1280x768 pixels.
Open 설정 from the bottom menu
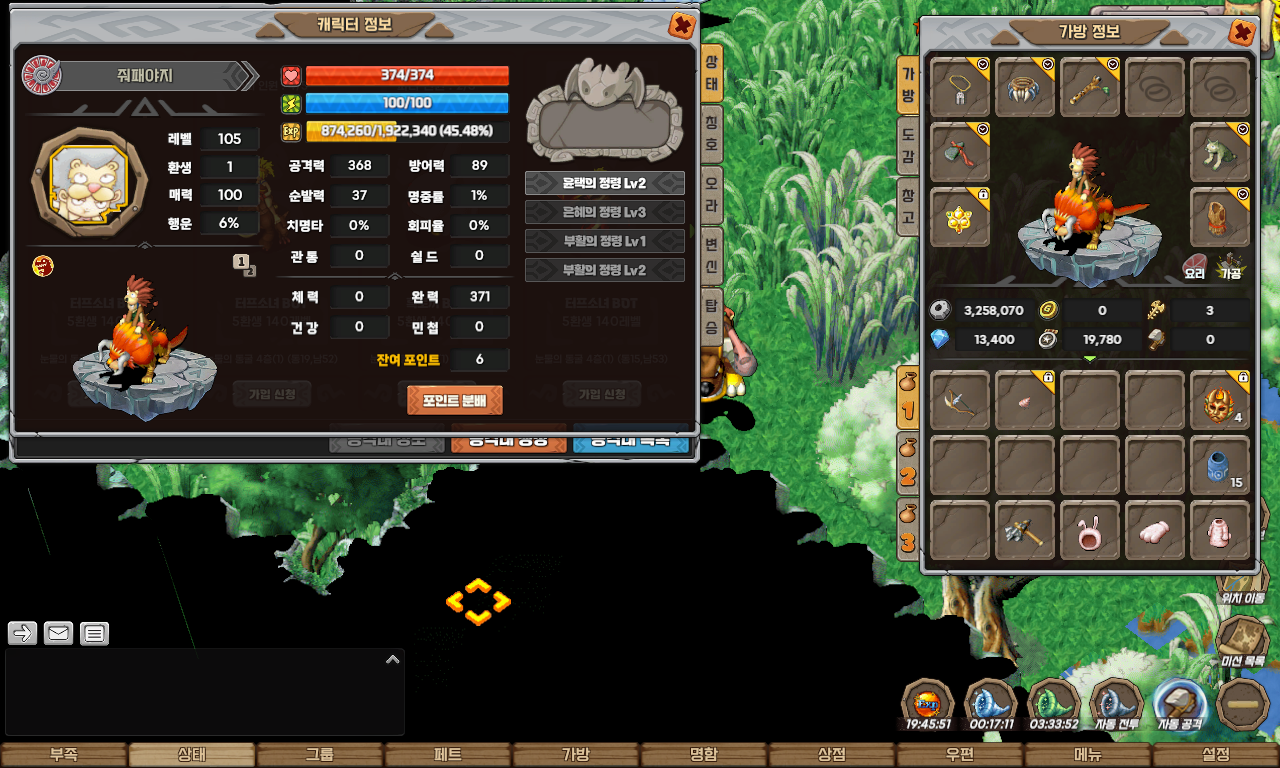(1216, 755)
